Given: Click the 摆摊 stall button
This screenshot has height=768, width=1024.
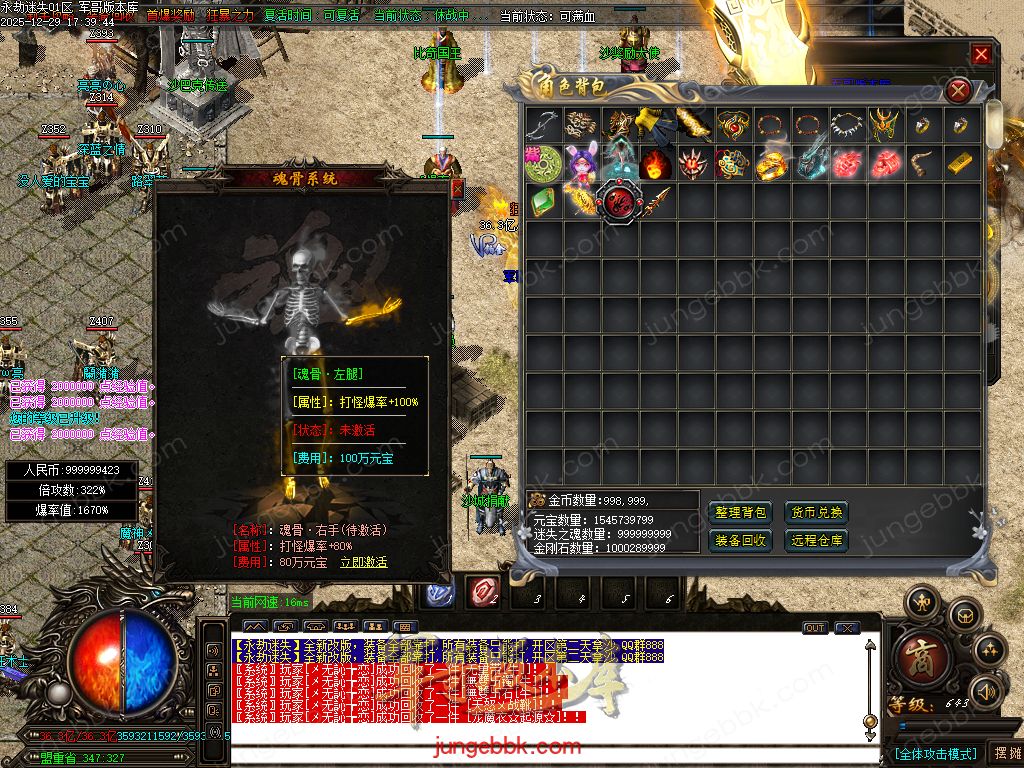Looking at the screenshot, I should click(1004, 753).
